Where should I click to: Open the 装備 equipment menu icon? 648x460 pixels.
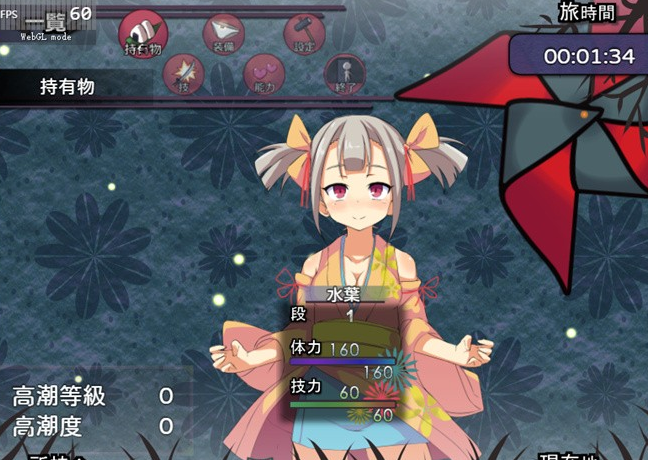223,33
